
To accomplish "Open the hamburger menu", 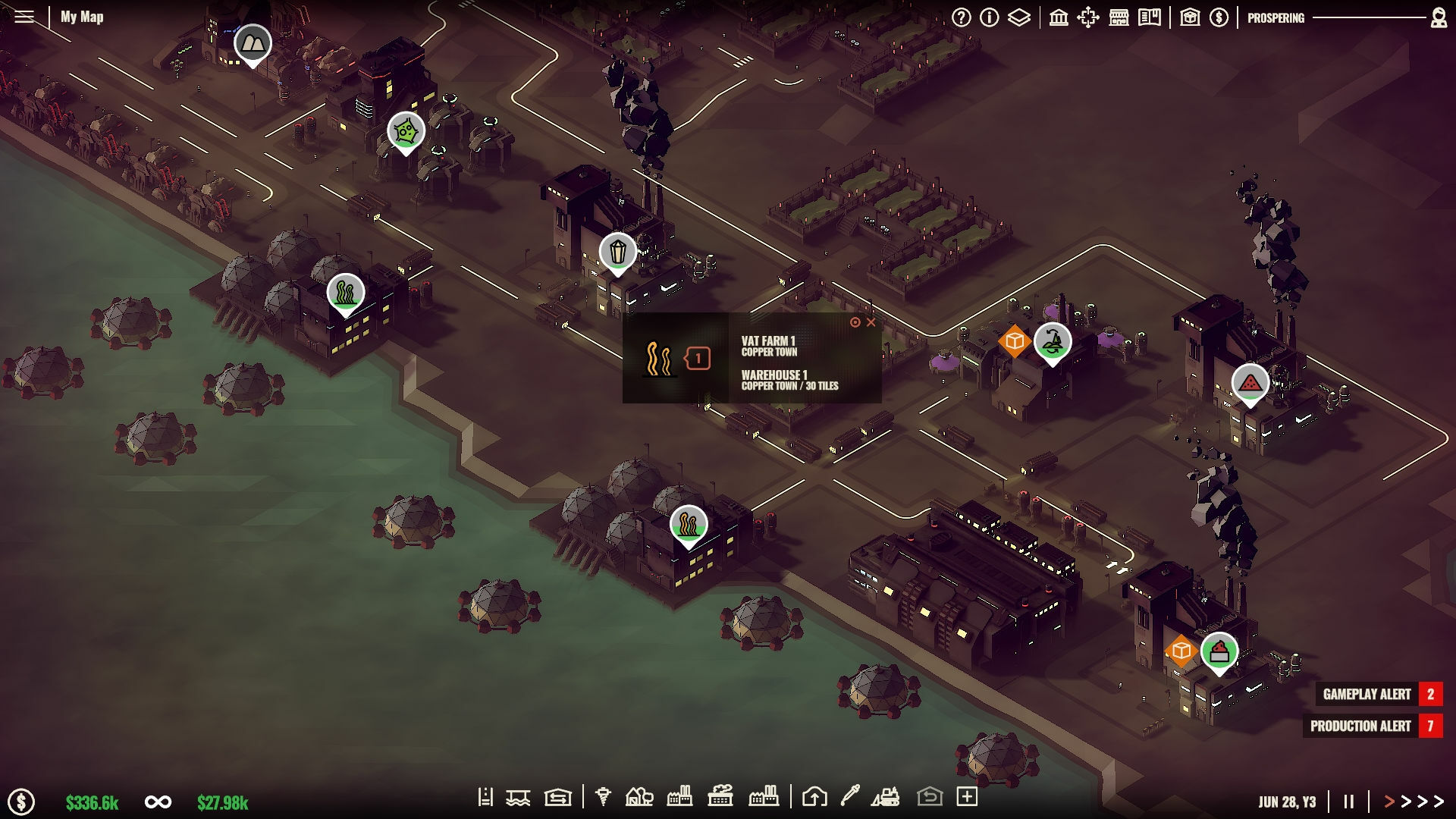I will point(25,17).
